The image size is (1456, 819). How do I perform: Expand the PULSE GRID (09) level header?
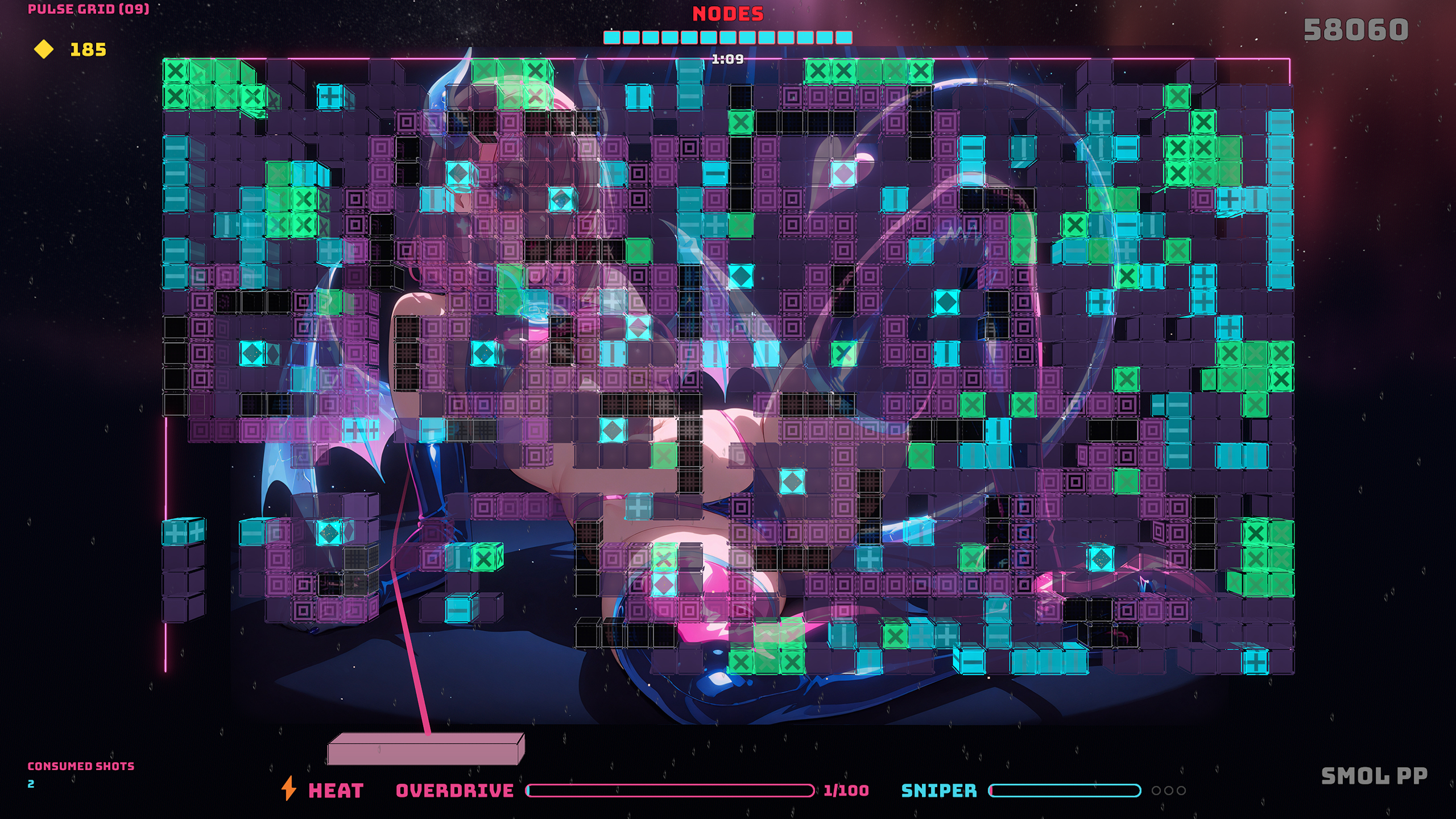88,9
